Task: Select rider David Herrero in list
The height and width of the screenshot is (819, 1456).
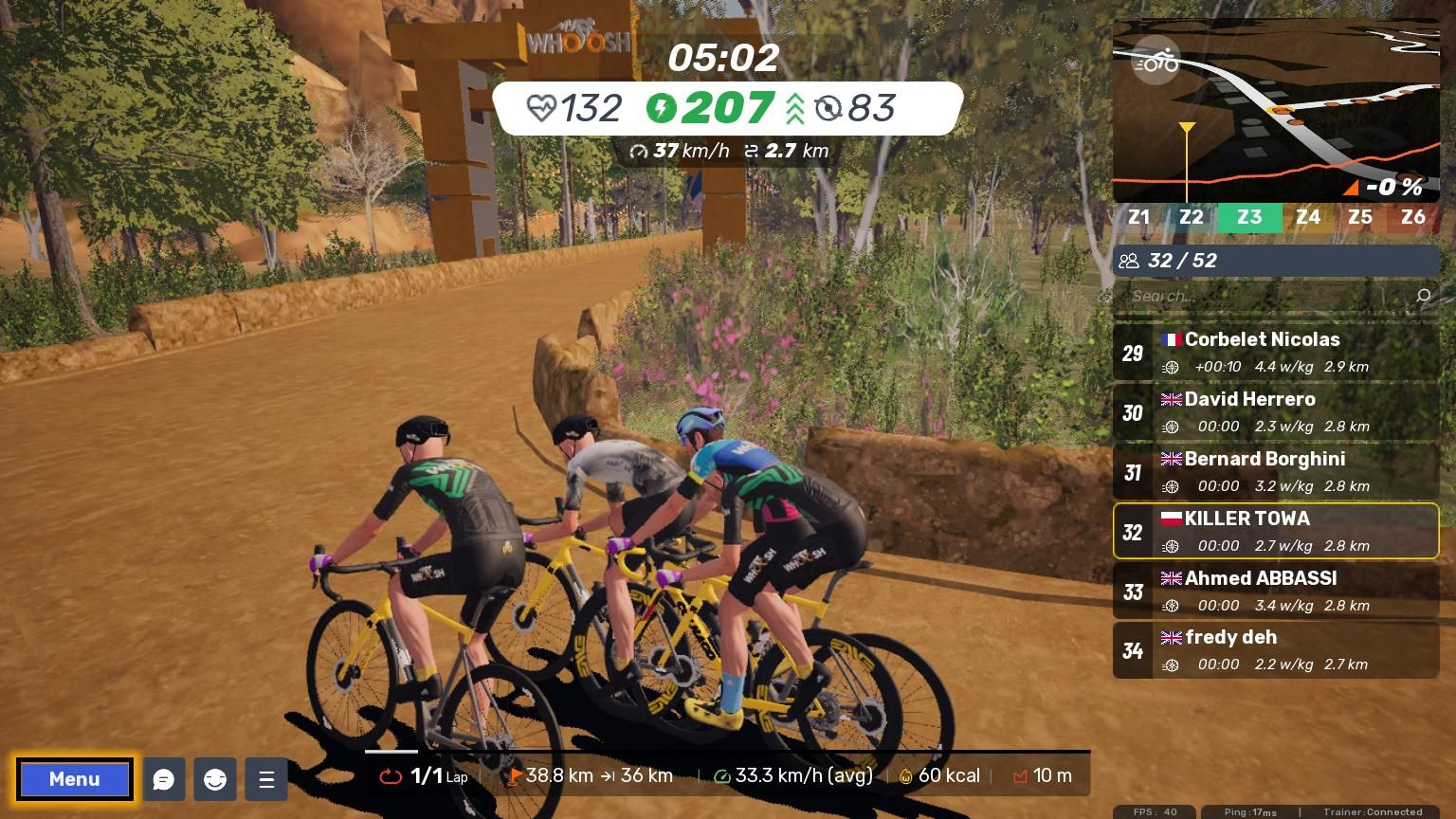Action: pyautogui.click(x=1276, y=412)
